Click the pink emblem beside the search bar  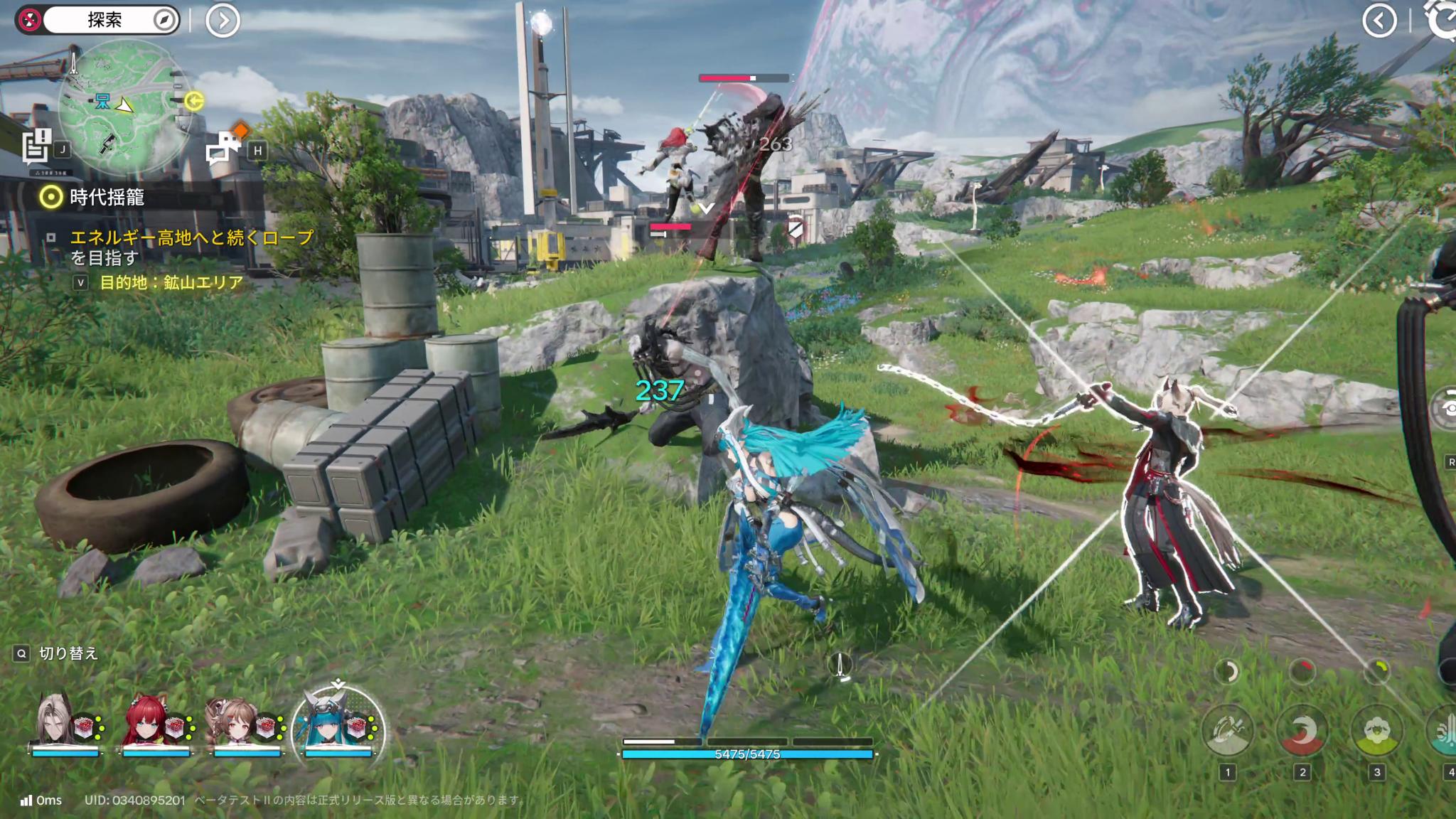pyautogui.click(x=29, y=19)
